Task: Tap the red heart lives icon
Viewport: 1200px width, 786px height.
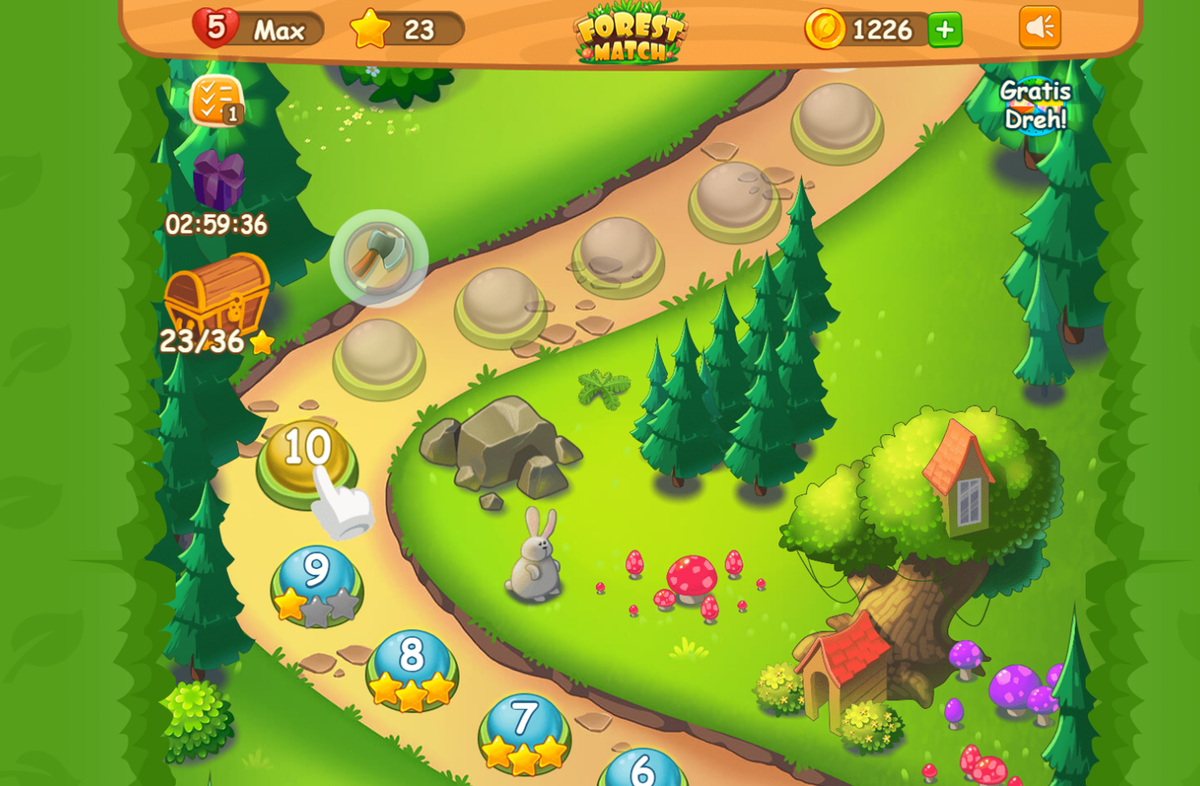Action: click(215, 27)
